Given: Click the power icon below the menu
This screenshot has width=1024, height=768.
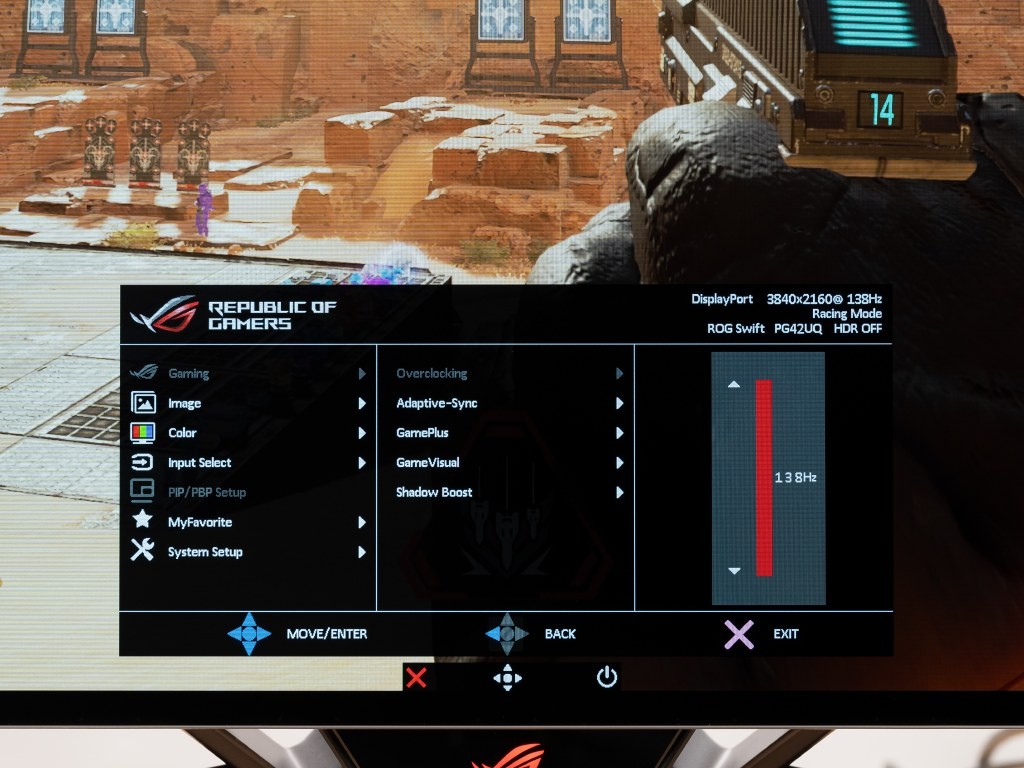Looking at the screenshot, I should click(607, 678).
